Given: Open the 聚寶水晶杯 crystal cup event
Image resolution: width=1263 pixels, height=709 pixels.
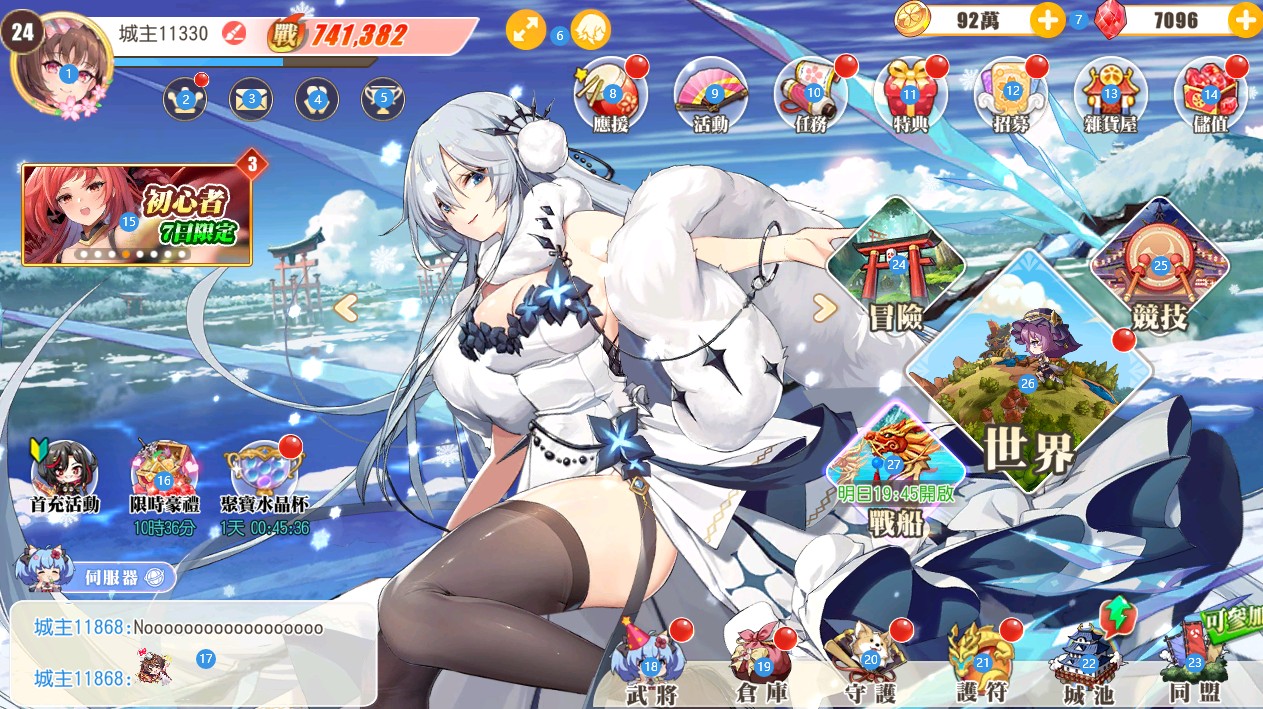Looking at the screenshot, I should [265, 475].
